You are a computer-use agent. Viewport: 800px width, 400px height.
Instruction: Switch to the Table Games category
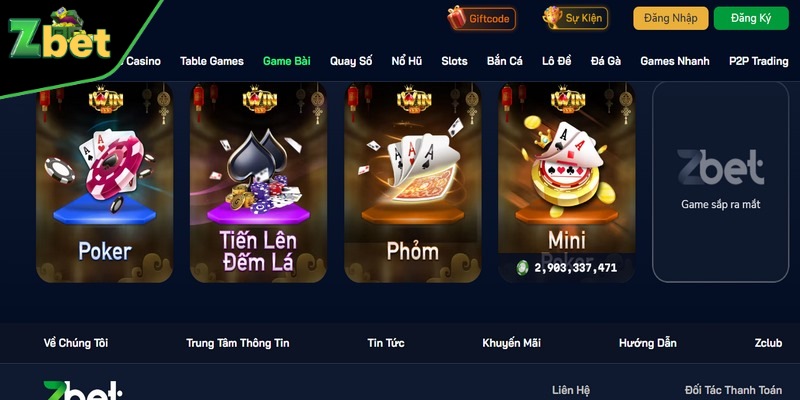point(212,61)
